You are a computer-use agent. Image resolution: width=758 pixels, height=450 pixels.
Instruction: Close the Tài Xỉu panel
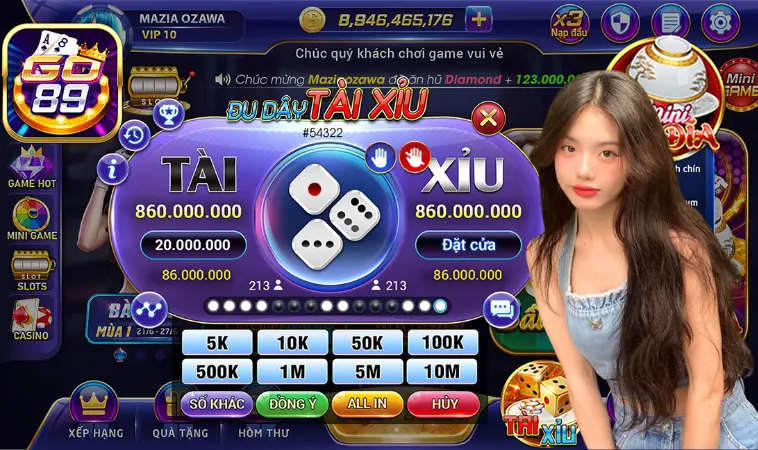[x=487, y=119]
